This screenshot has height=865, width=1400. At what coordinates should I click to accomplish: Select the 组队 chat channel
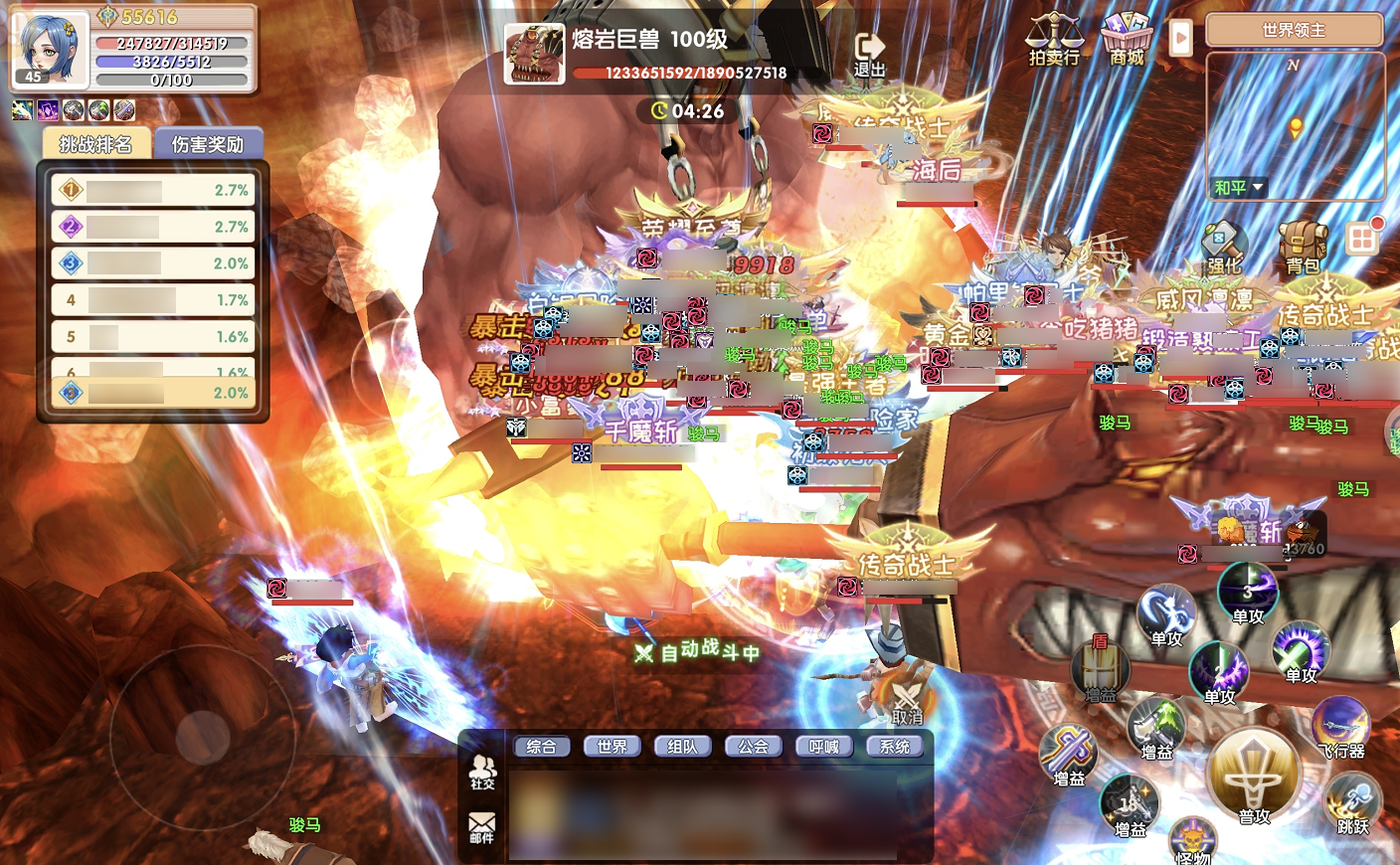pyautogui.click(x=682, y=747)
